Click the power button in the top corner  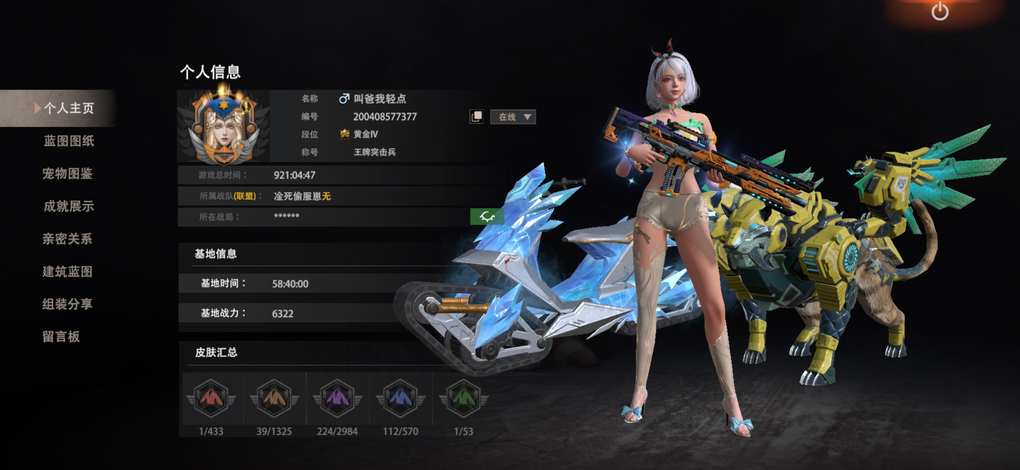[x=939, y=12]
